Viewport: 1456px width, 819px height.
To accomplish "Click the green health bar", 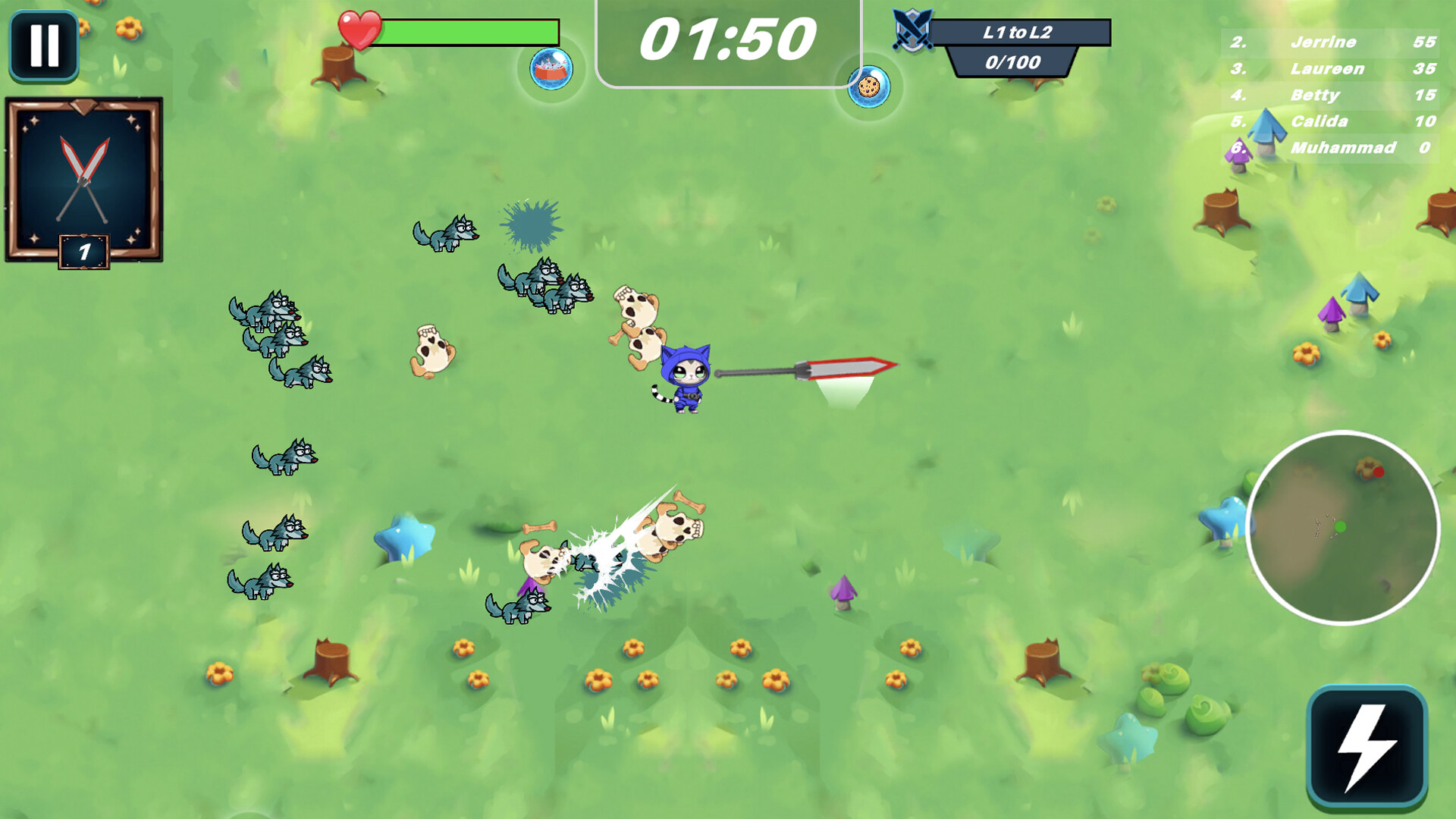I will pyautogui.click(x=470, y=30).
